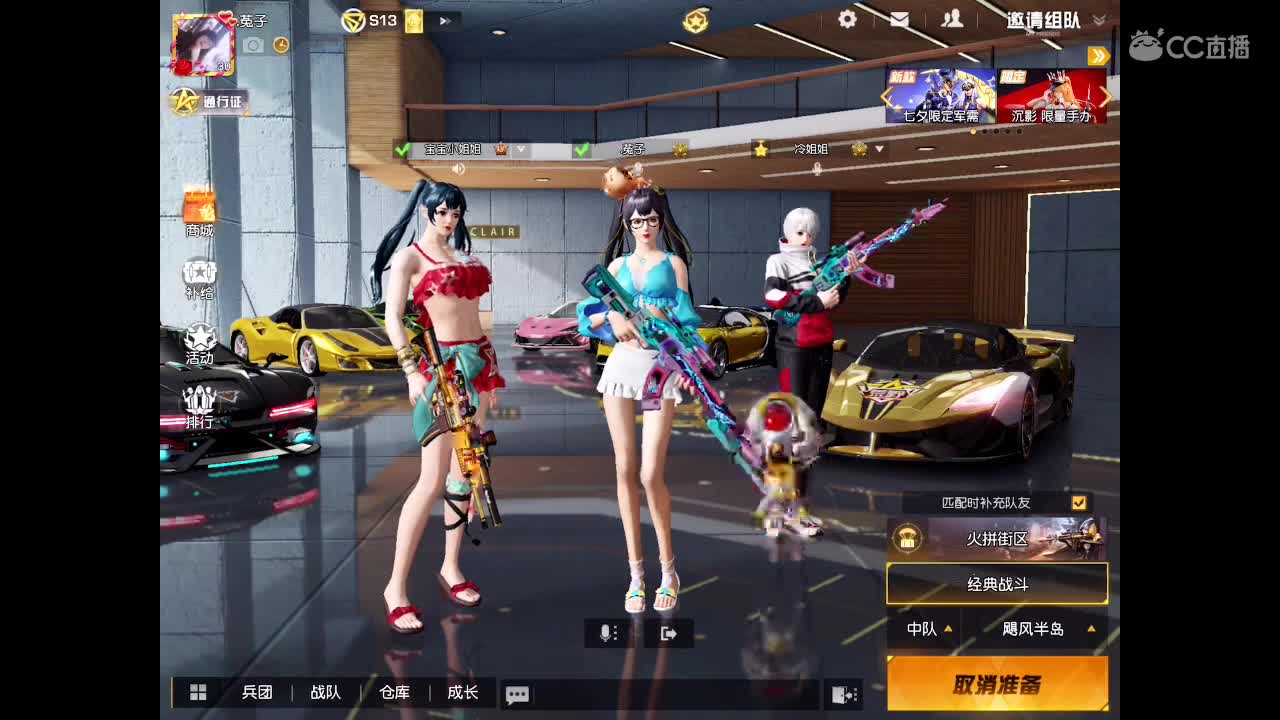
Task: Open the 补给 supply panel
Action: click(x=198, y=275)
